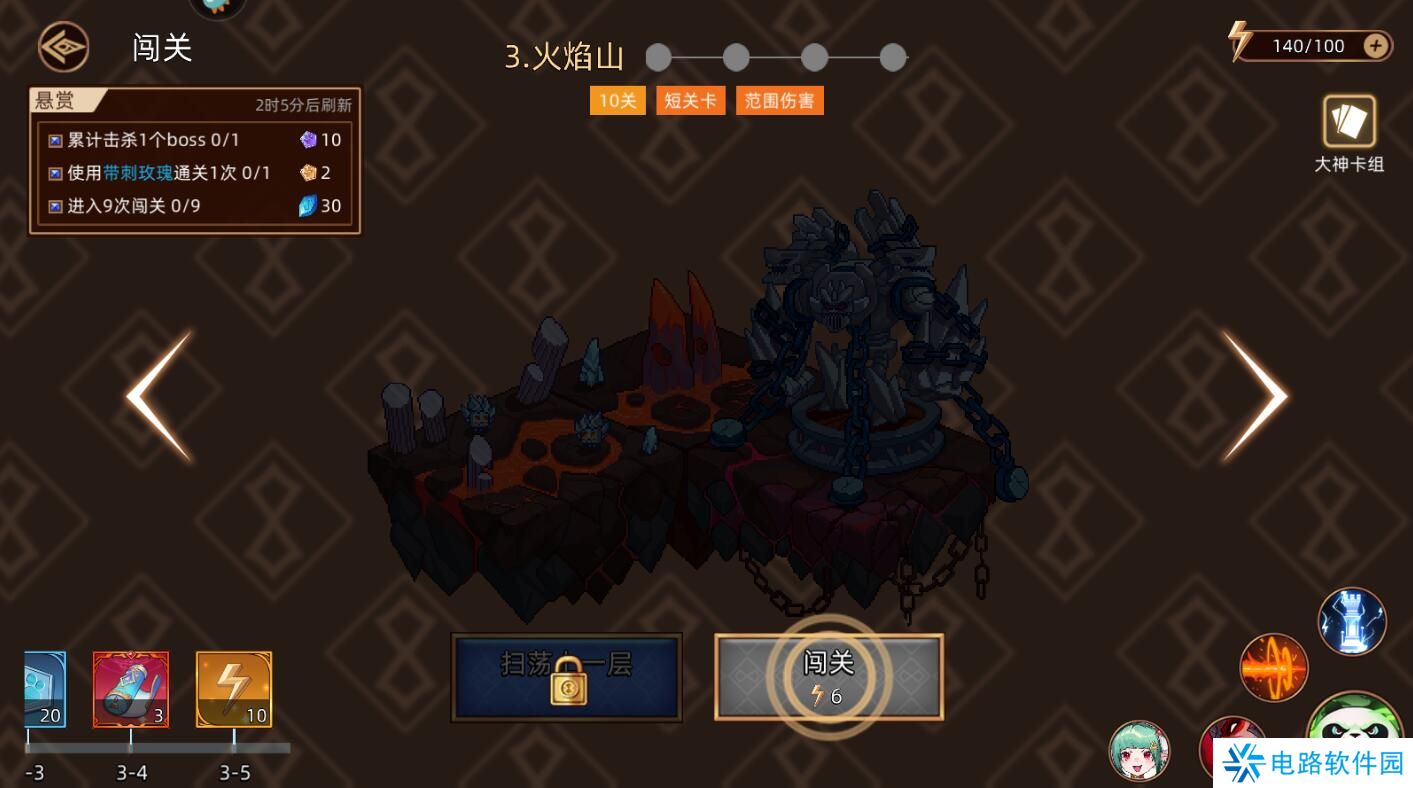
Task: Select the third stage progress dot
Action: coord(815,58)
